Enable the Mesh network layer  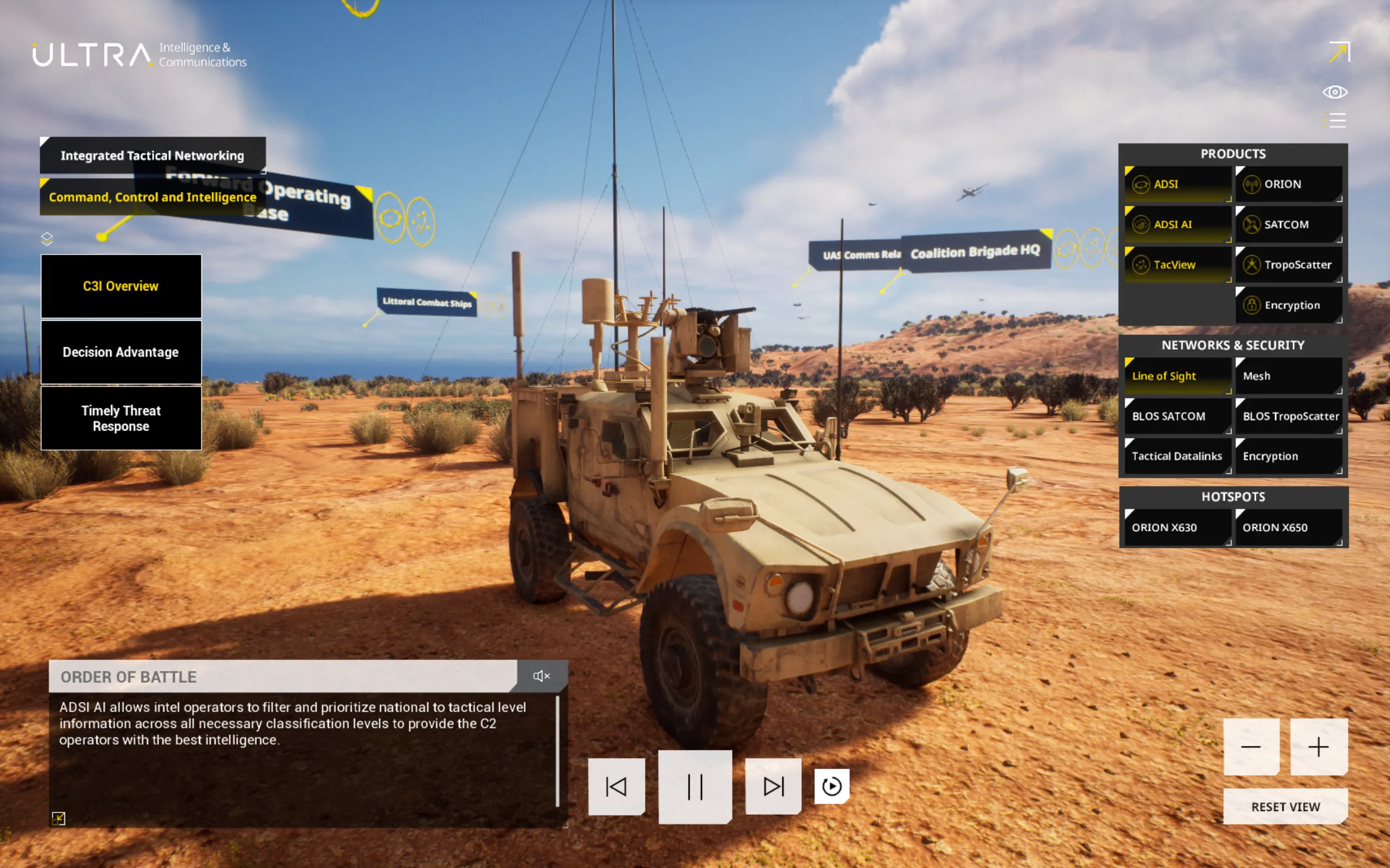1288,376
